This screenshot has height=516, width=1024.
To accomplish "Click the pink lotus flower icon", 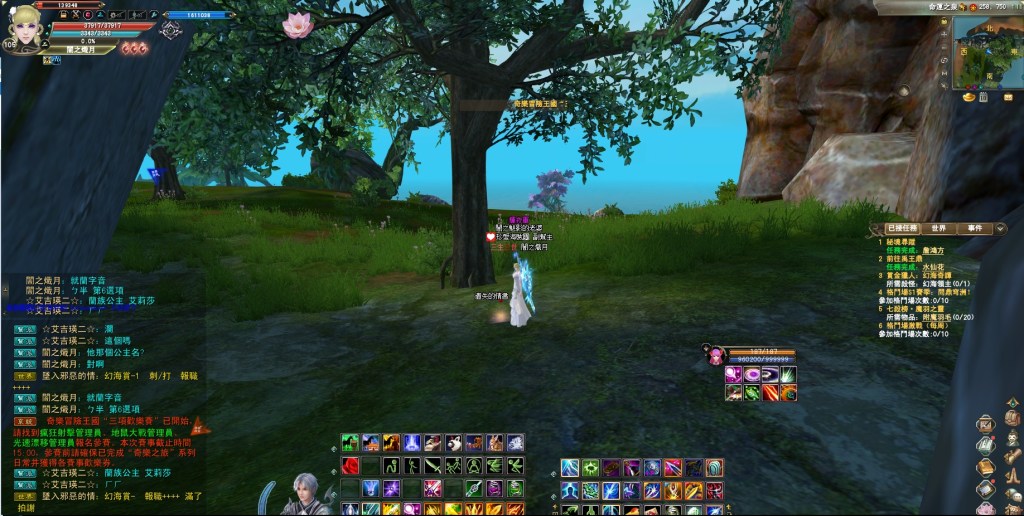I will point(297,25).
